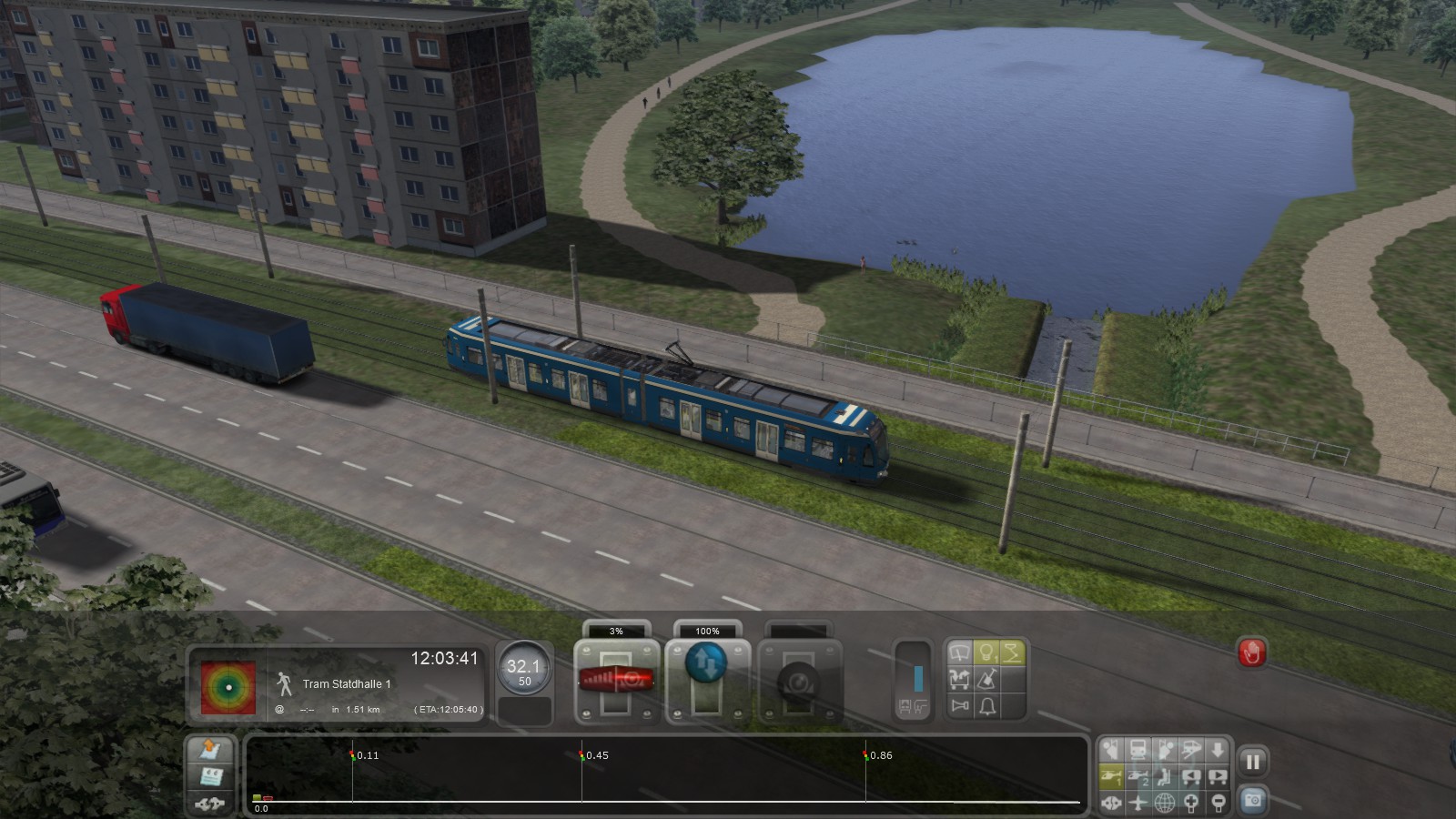The image size is (1456, 819).
Task: Click the target radar compass display
Action: [227, 686]
